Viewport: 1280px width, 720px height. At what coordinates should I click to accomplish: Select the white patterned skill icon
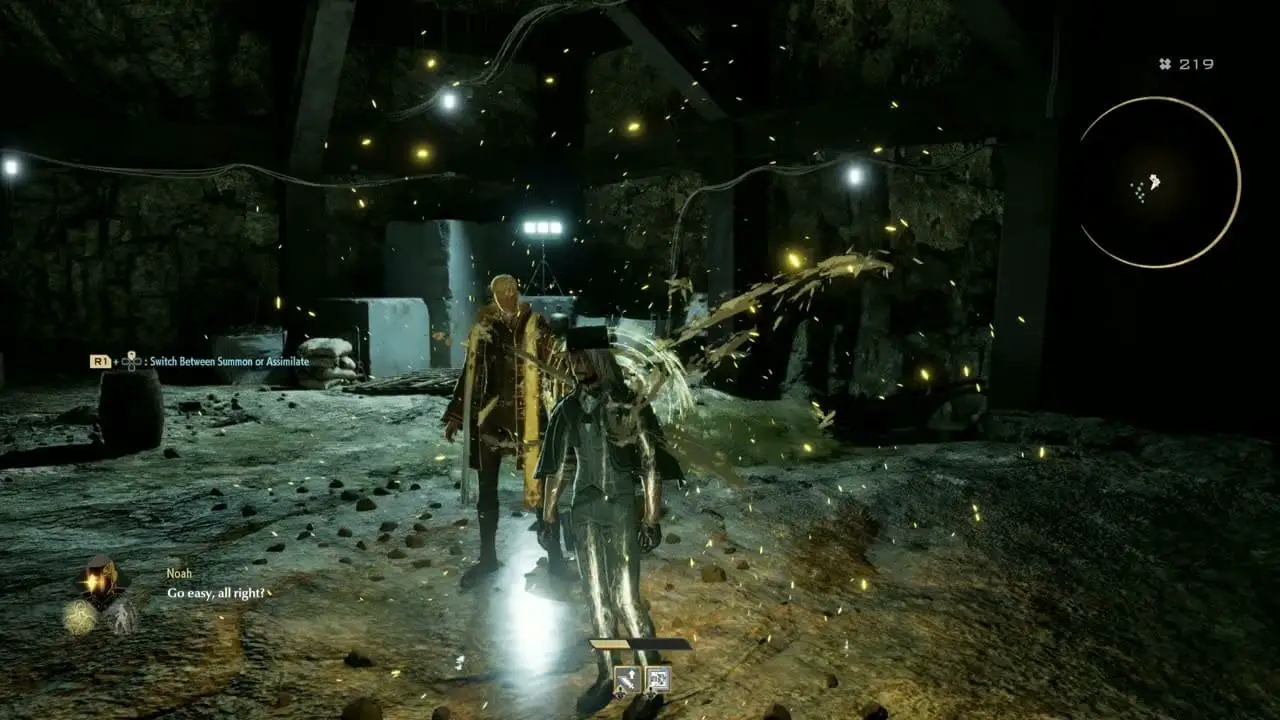coord(658,680)
